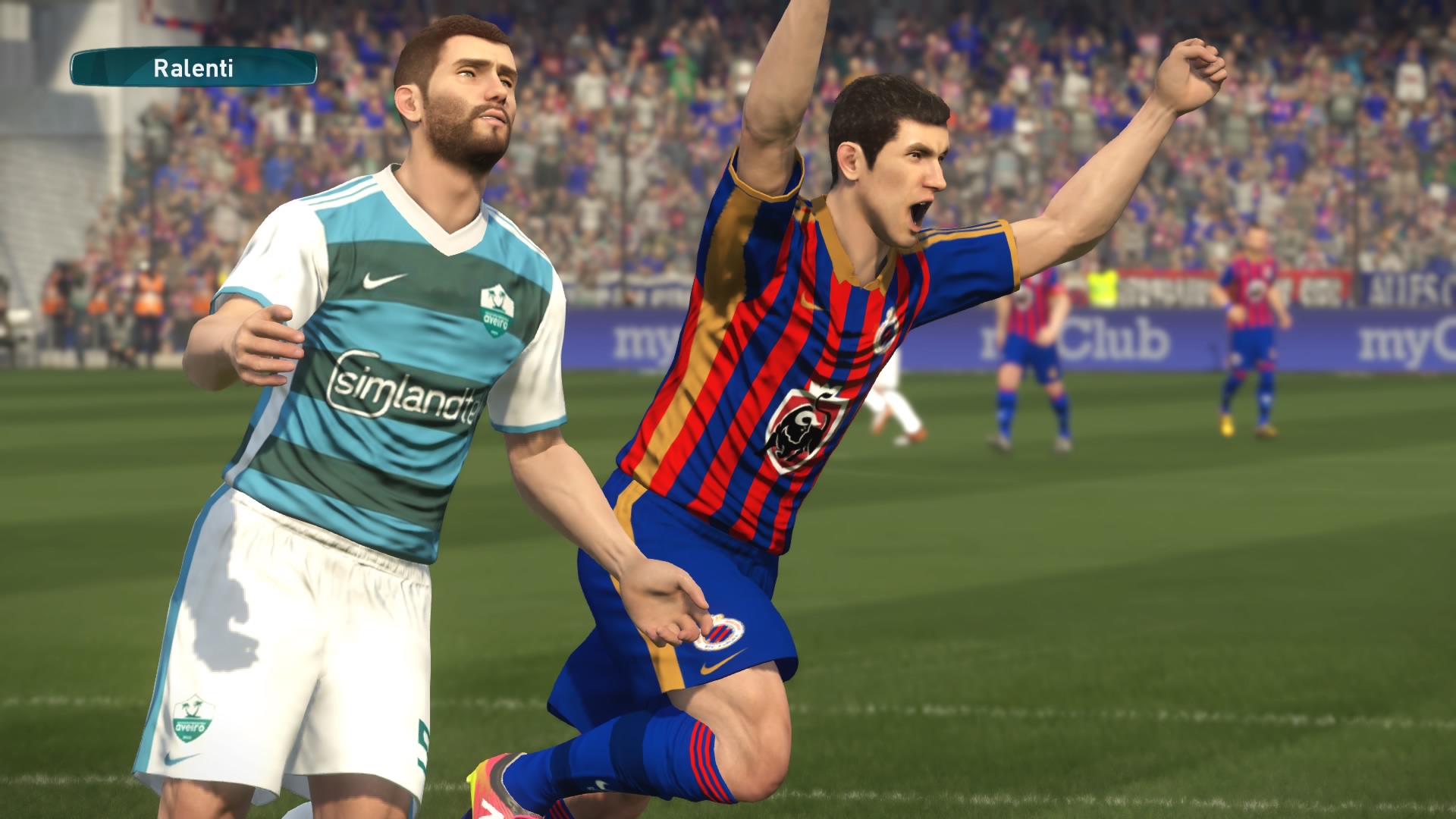Click the Ralenti replay banner
Viewport: 1456px width, 819px height.
tap(193, 68)
